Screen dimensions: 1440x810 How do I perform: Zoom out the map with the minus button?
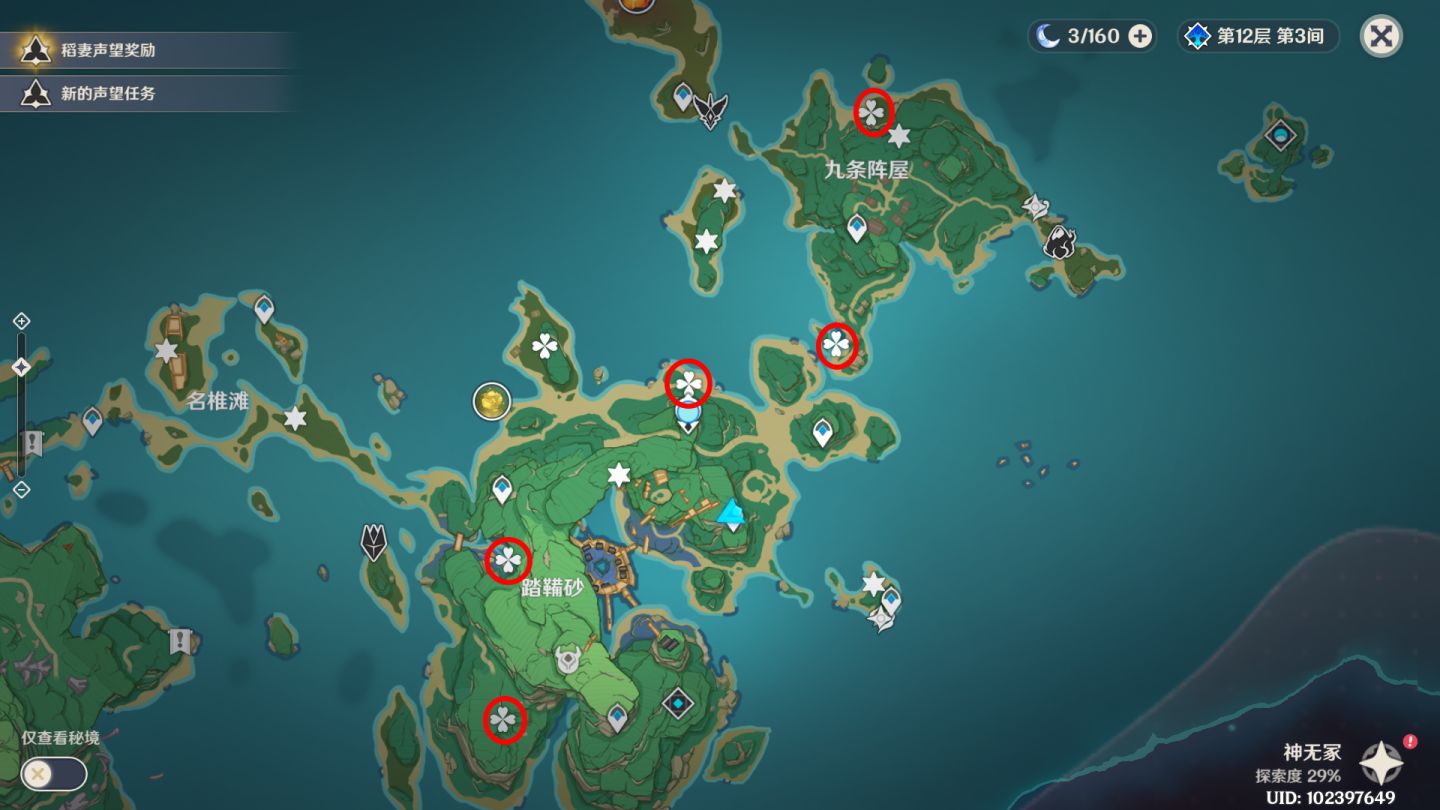(x=21, y=489)
